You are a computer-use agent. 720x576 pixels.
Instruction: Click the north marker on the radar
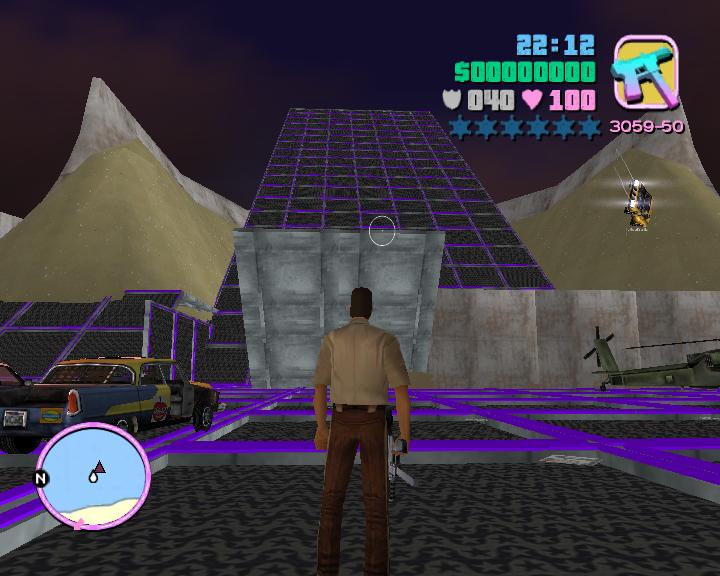[42, 478]
